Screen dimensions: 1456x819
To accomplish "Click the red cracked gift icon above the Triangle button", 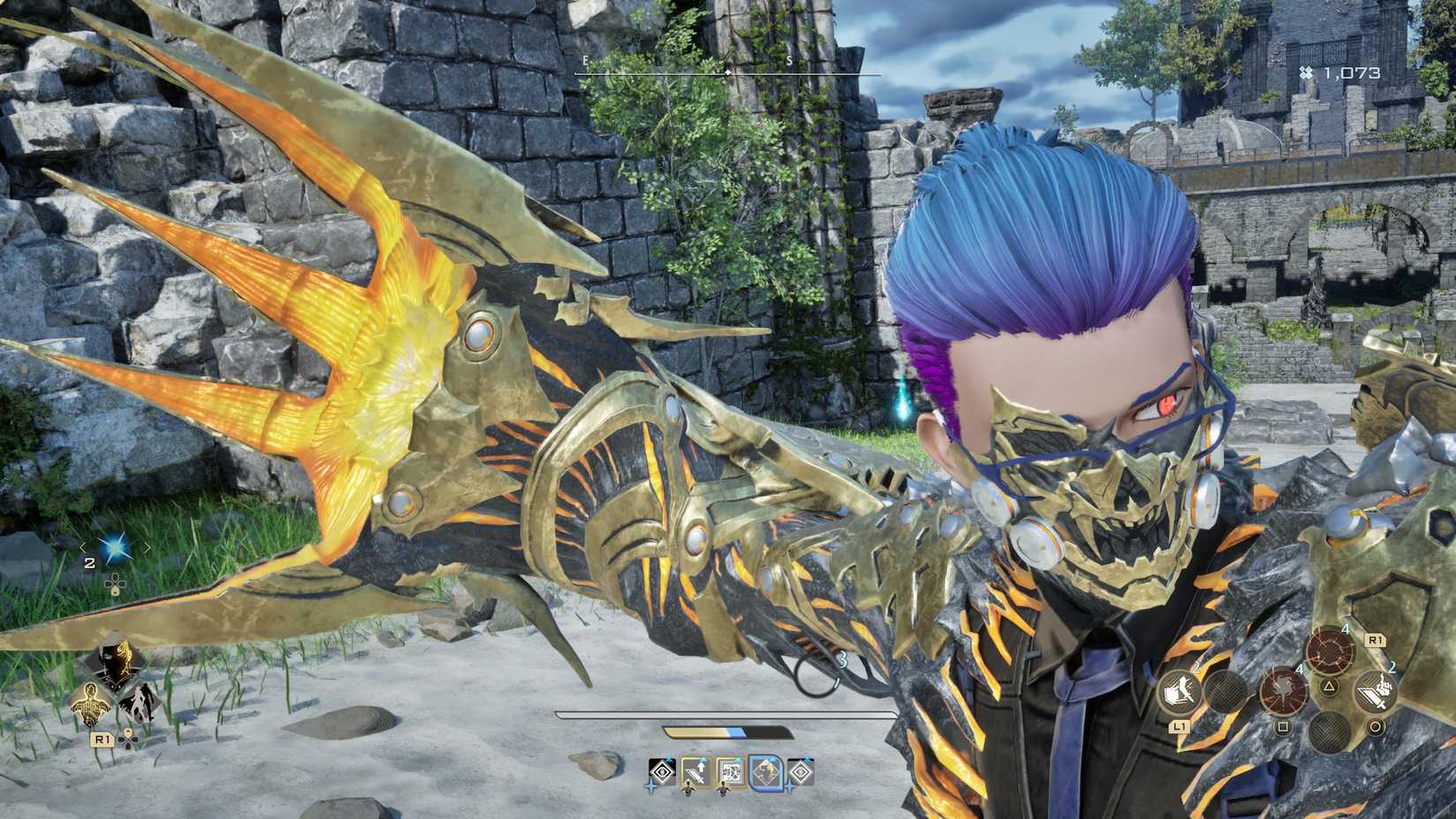I will 1330,649.
